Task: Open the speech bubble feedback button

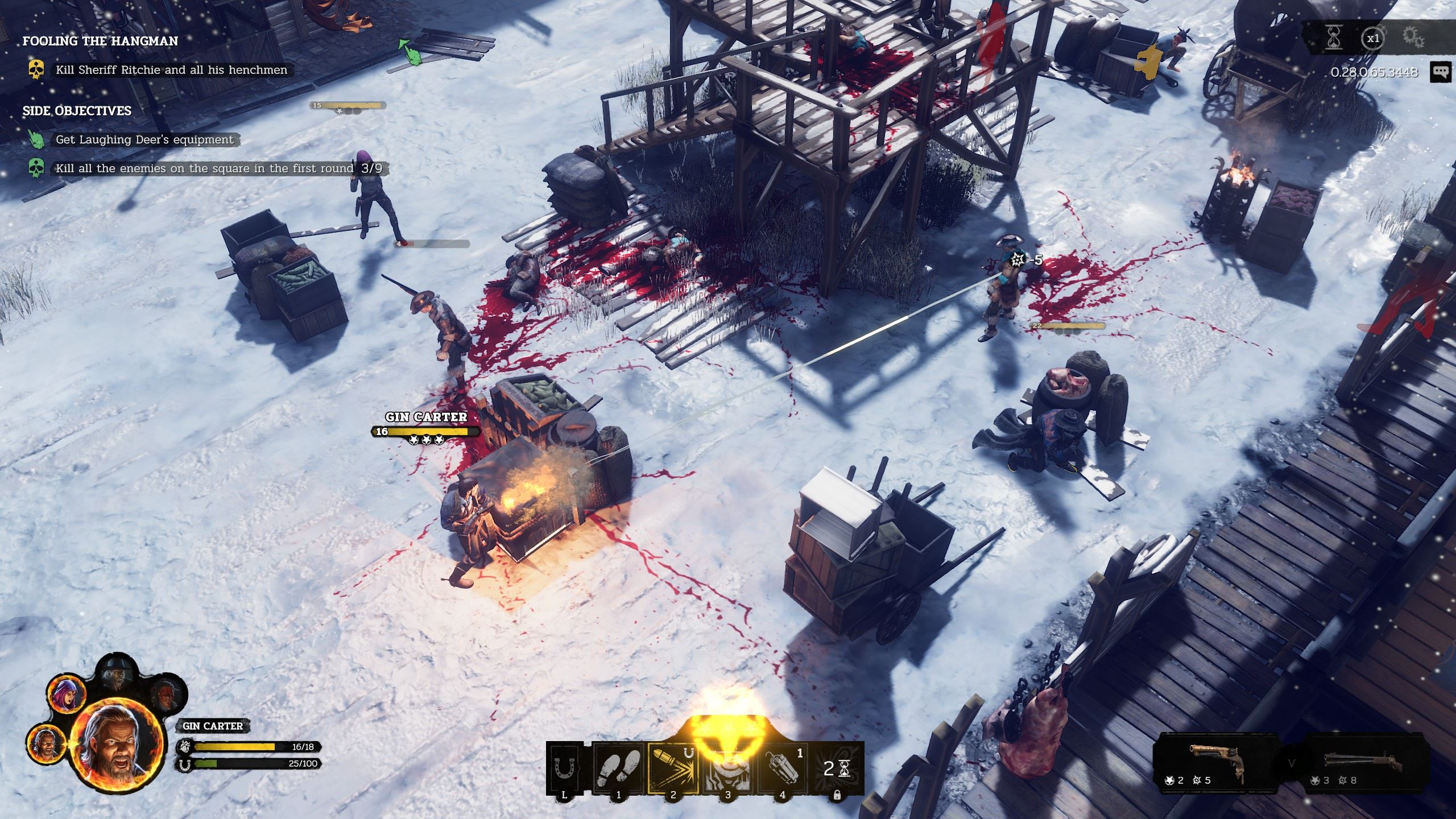Action: 1440,72
